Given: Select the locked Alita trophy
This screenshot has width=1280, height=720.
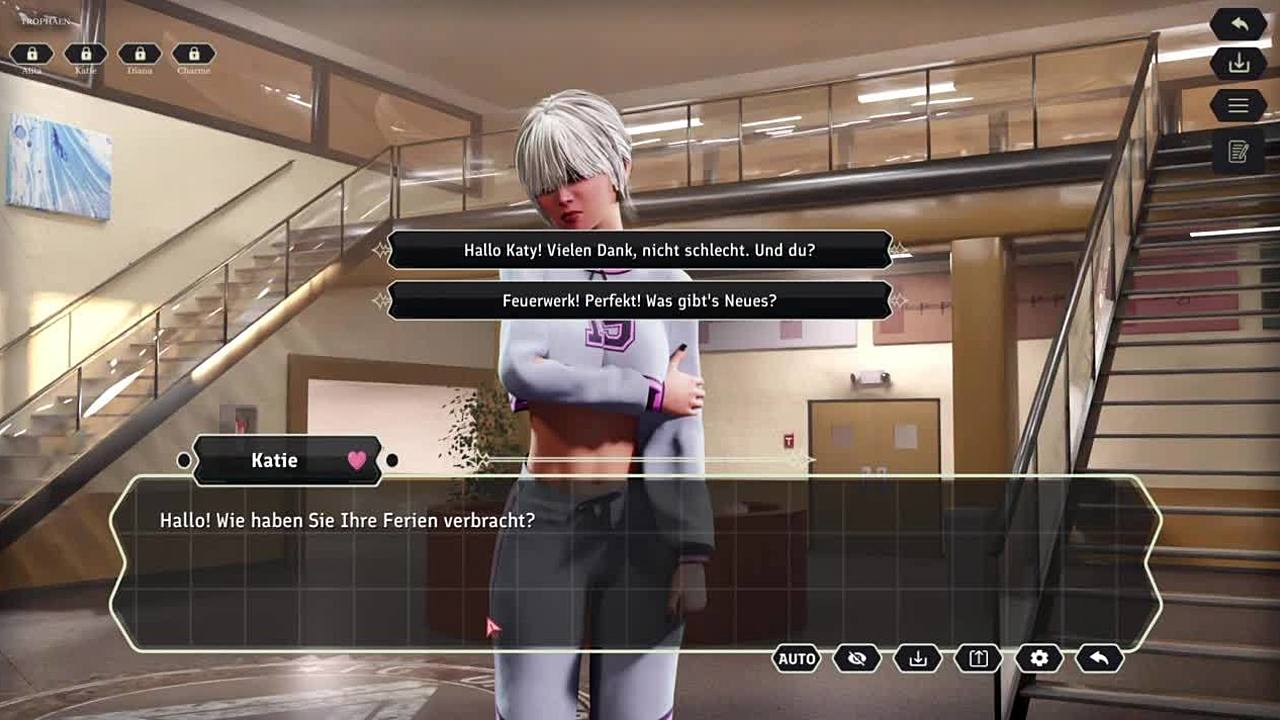Looking at the screenshot, I should (x=32, y=54).
